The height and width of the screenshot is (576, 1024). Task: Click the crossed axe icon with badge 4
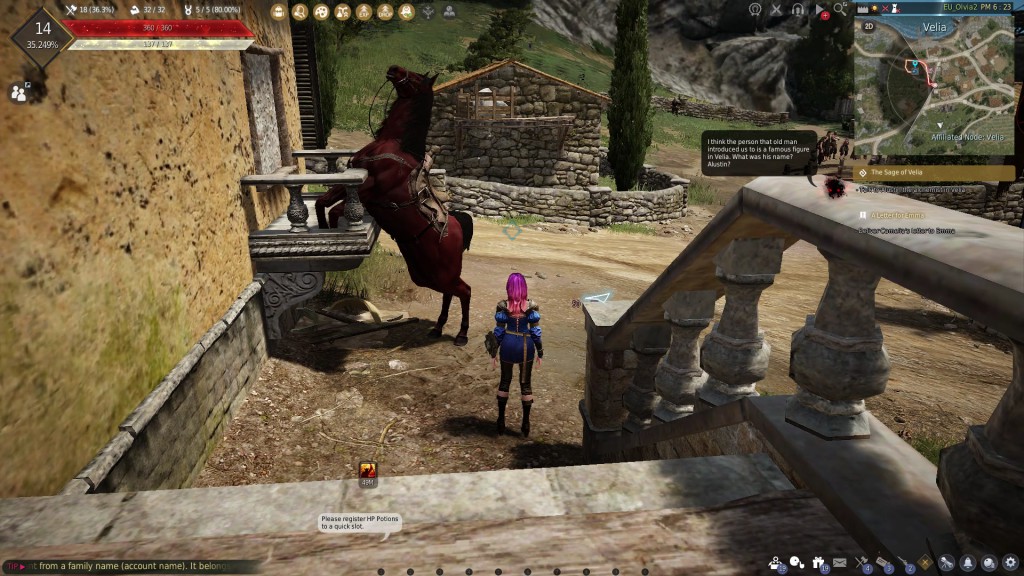862,563
